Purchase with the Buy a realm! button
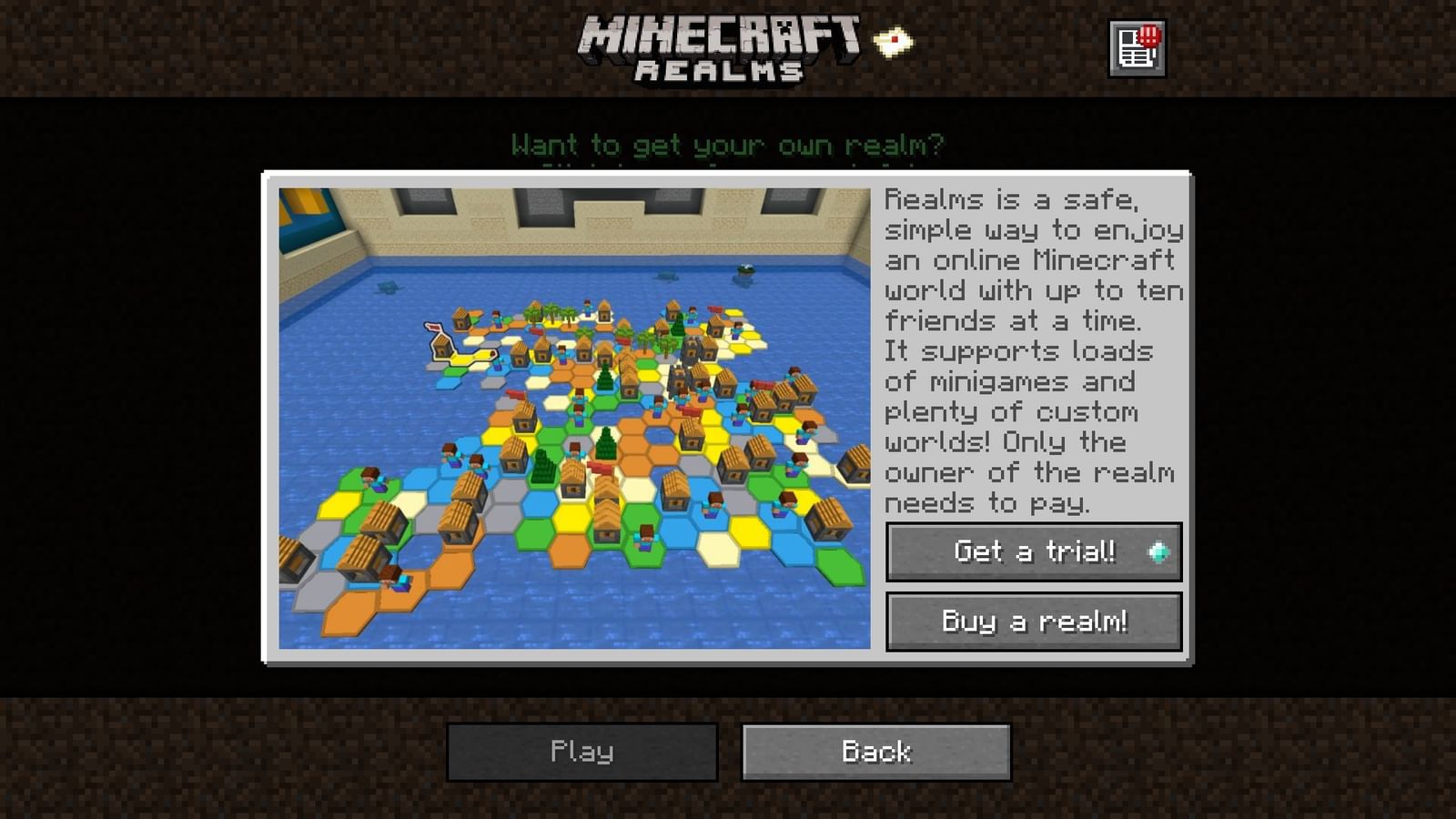Viewport: 1456px width, 819px height. point(1033,622)
